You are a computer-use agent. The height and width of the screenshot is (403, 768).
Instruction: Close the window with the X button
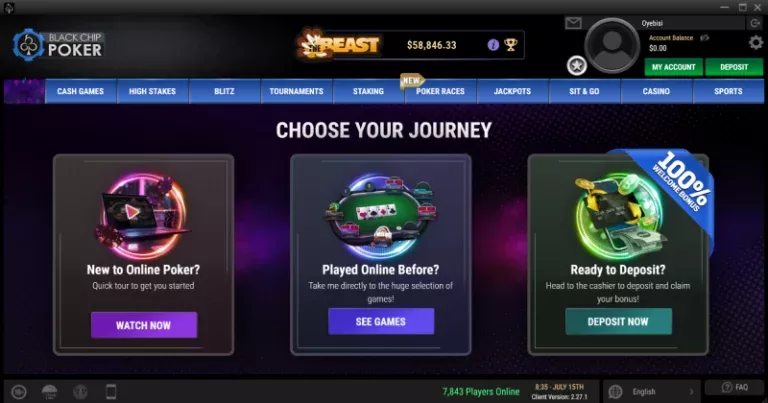(755, 7)
